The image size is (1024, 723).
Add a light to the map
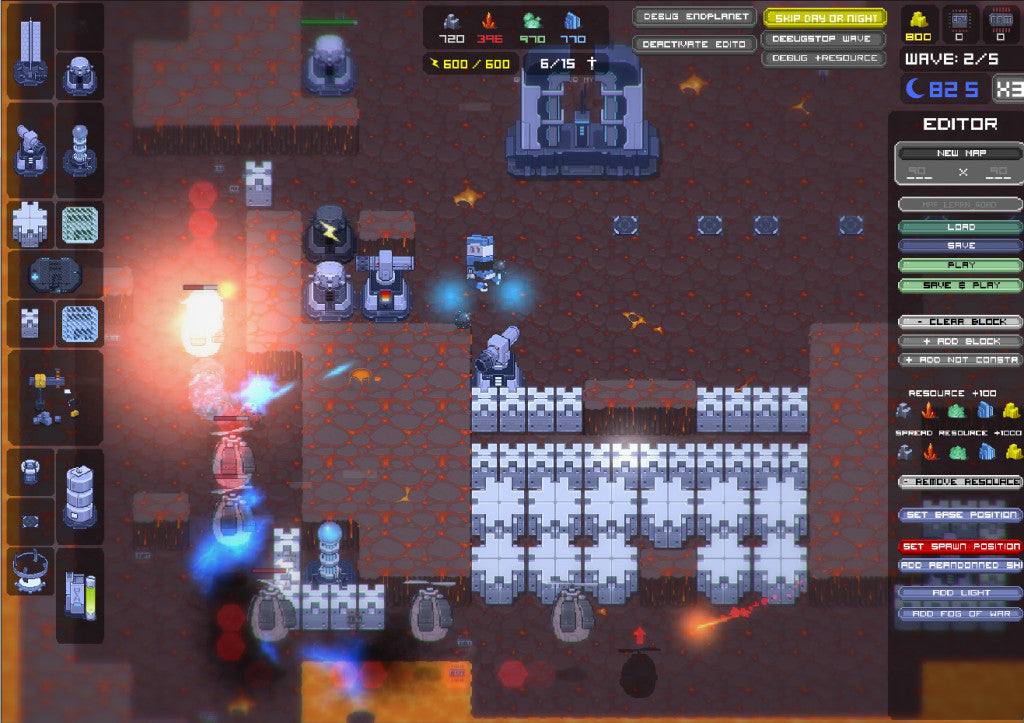pyautogui.click(x=959, y=593)
